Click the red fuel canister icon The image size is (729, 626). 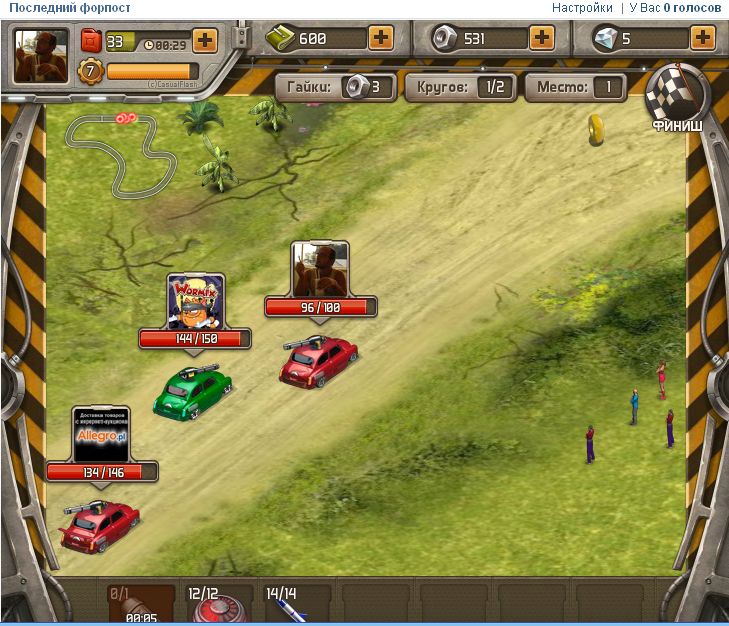91,42
